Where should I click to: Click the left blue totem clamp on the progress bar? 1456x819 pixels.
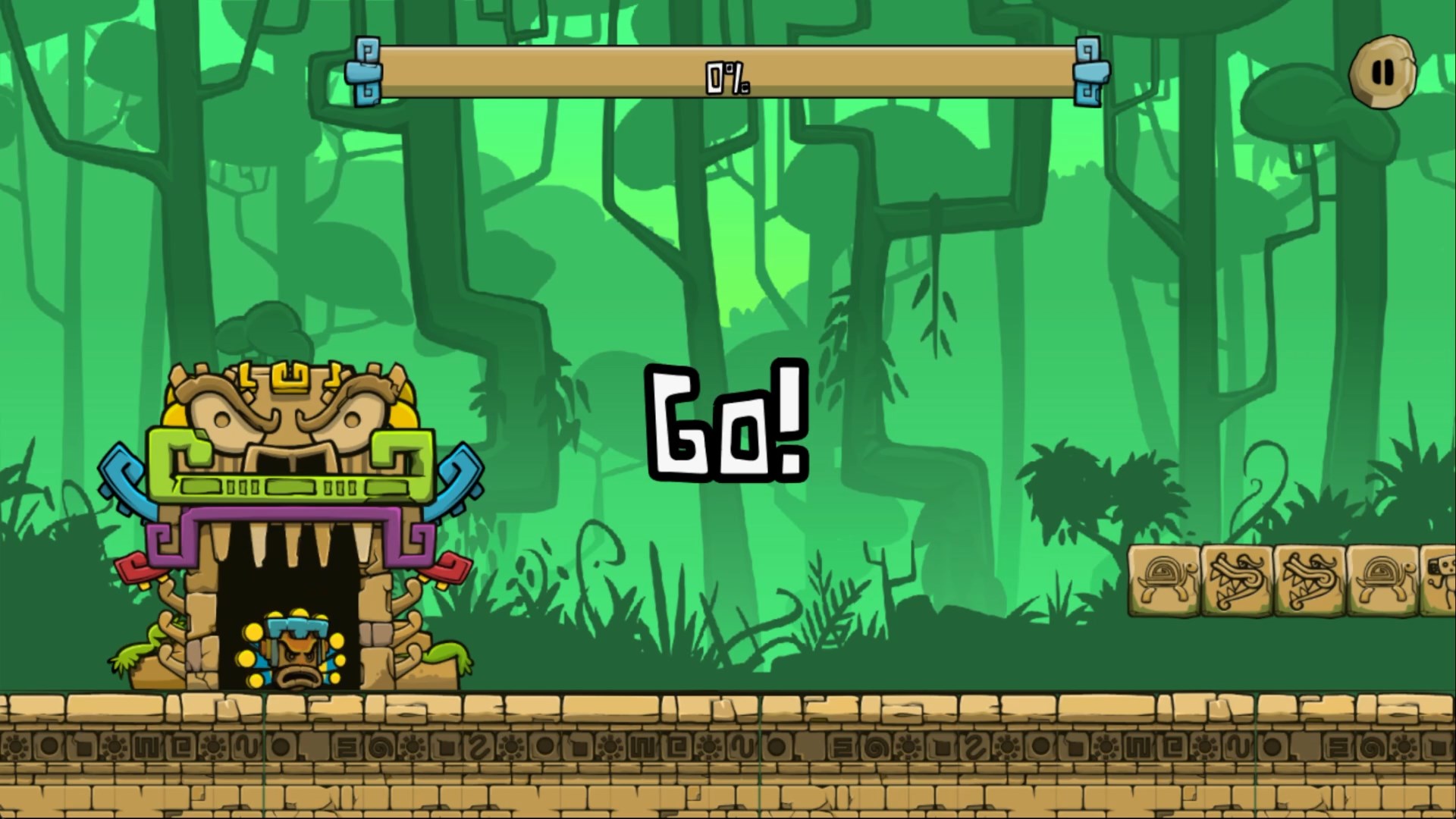[x=364, y=72]
